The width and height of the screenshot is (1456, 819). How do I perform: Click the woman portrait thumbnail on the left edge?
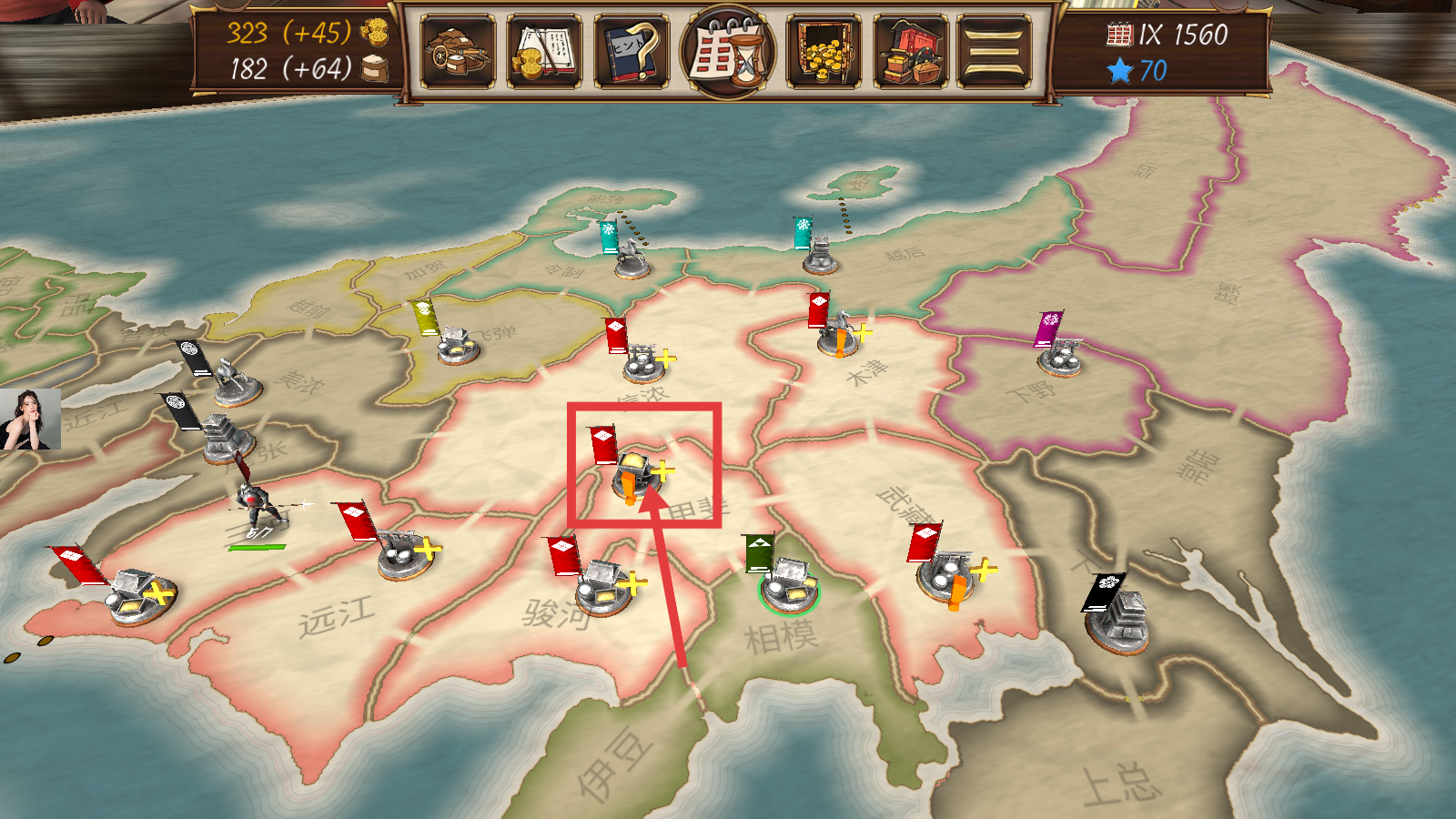[x=30, y=420]
